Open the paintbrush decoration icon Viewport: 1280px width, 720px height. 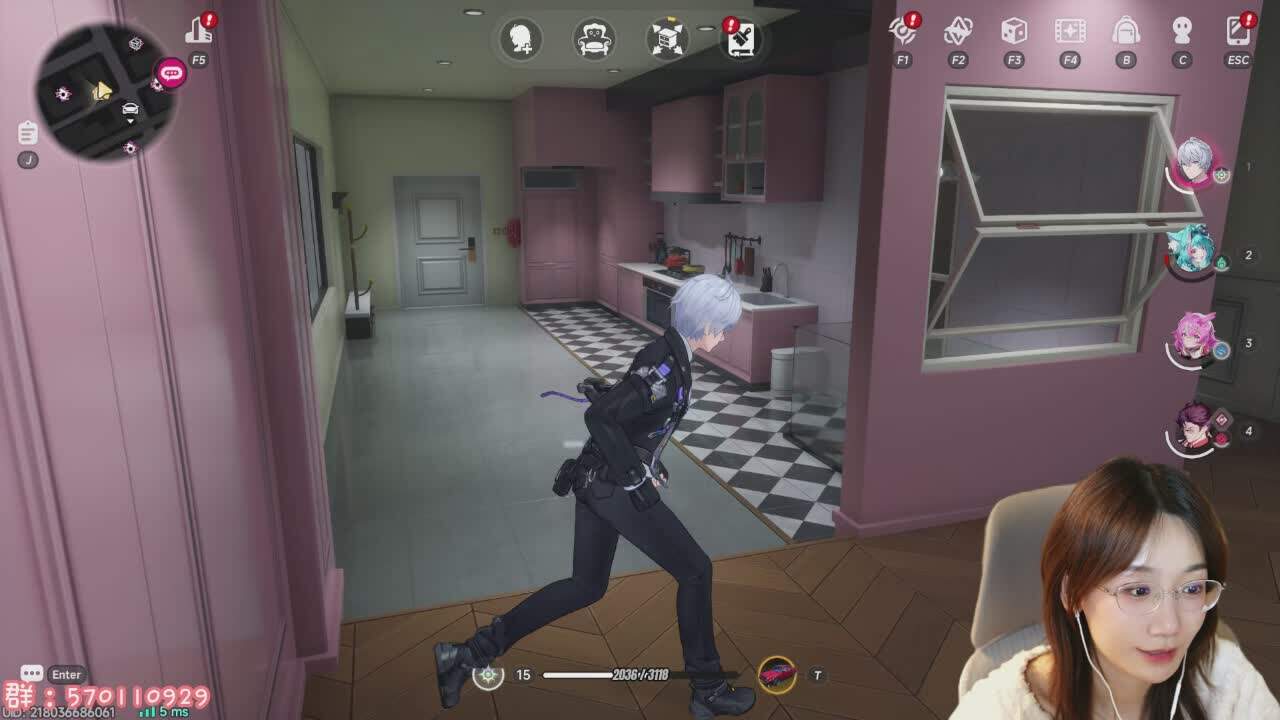pos(741,40)
